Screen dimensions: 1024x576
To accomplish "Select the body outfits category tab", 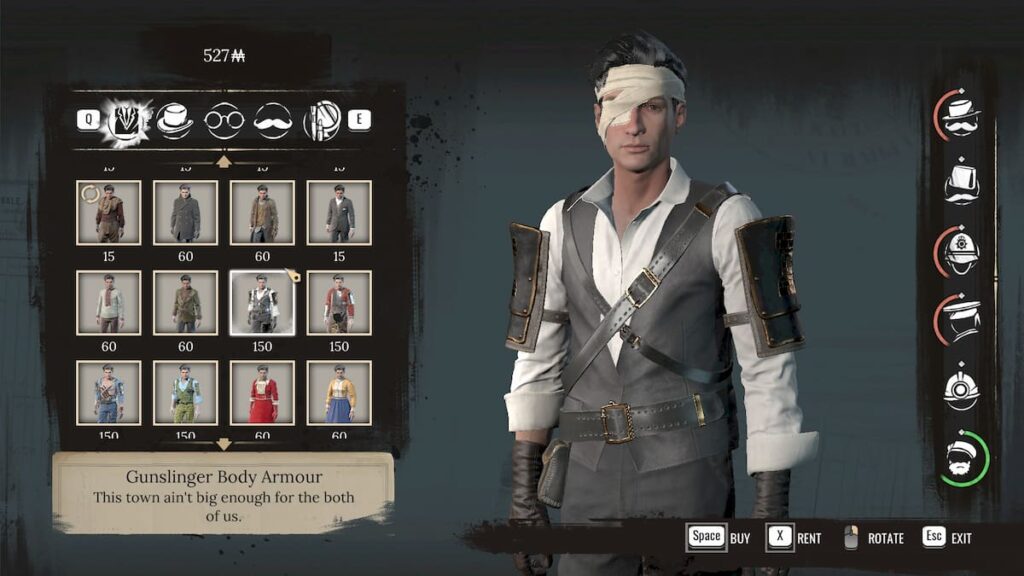I will pos(127,120).
